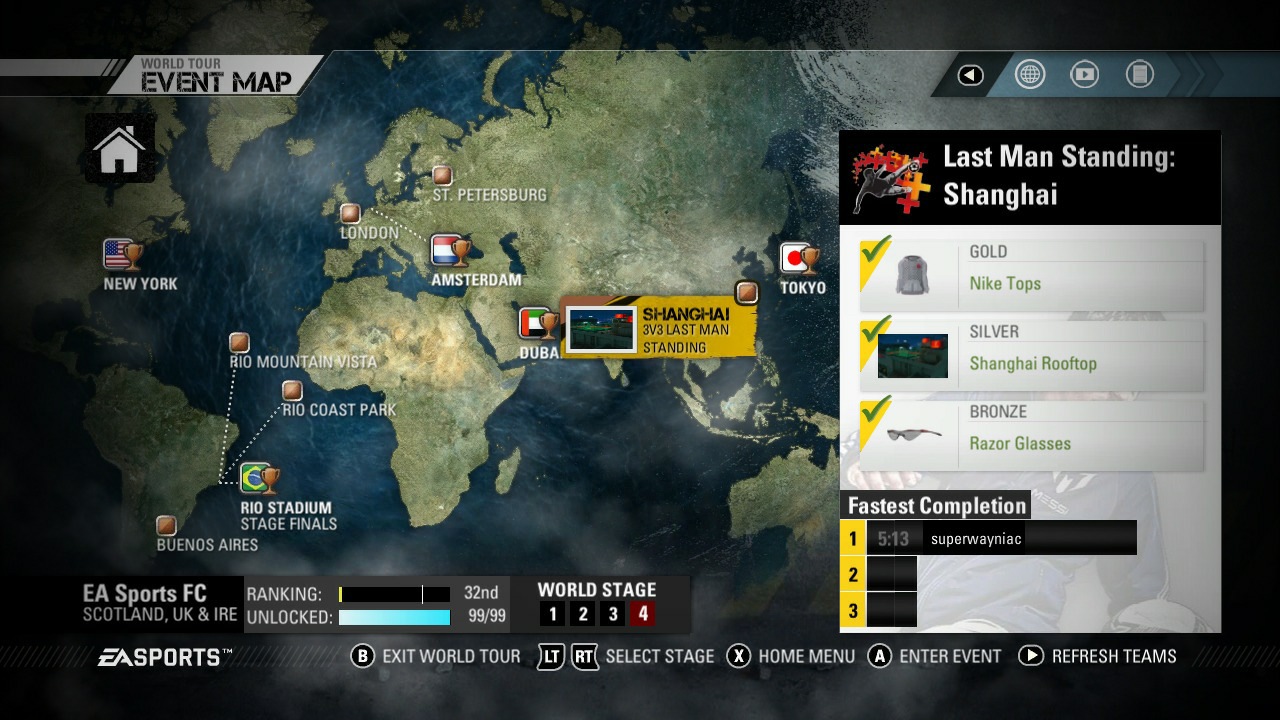The width and height of the screenshot is (1280, 720).
Task: Switch to World Stage 1
Action: pyautogui.click(x=553, y=615)
